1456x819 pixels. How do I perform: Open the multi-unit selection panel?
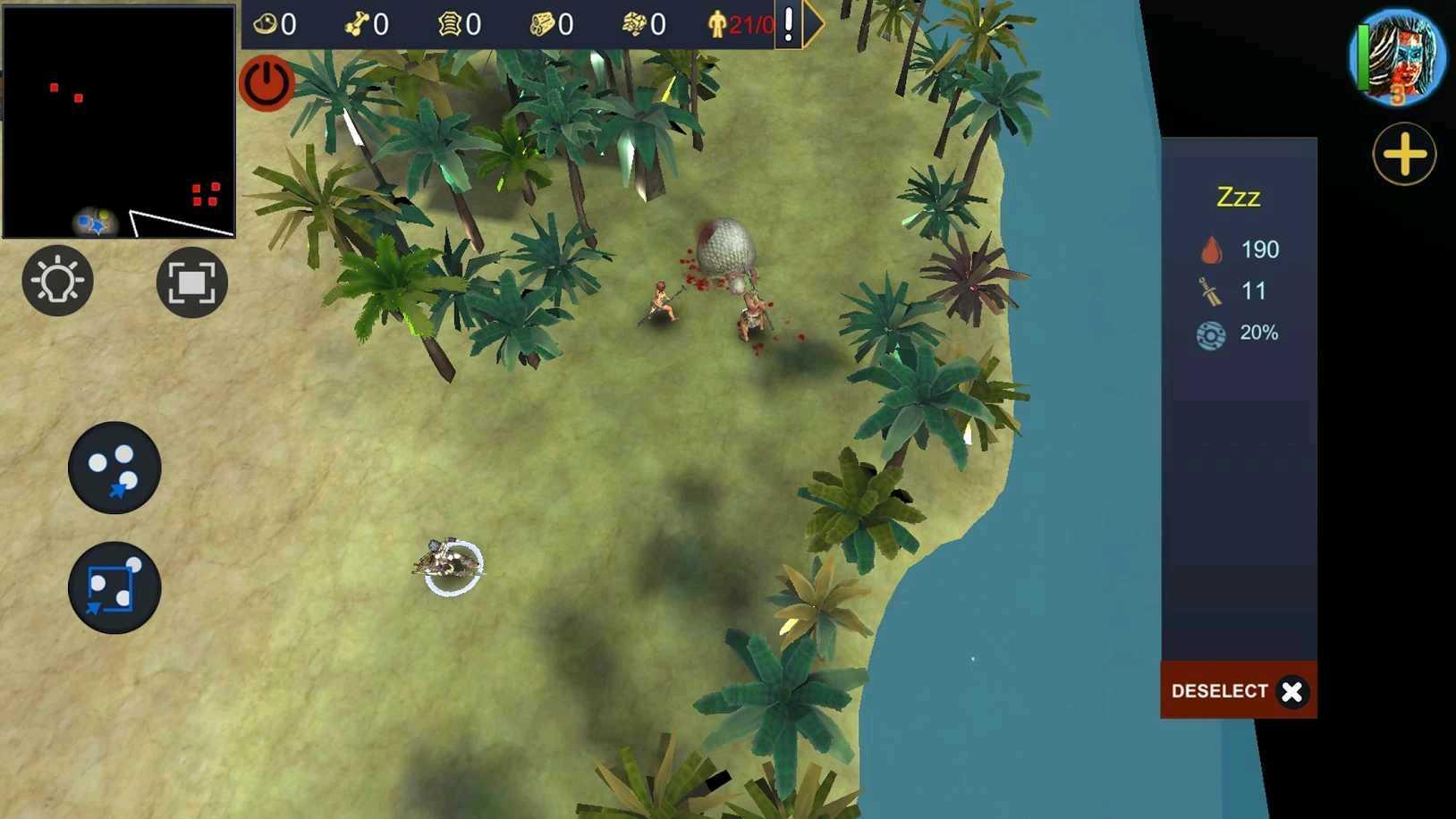[114, 469]
